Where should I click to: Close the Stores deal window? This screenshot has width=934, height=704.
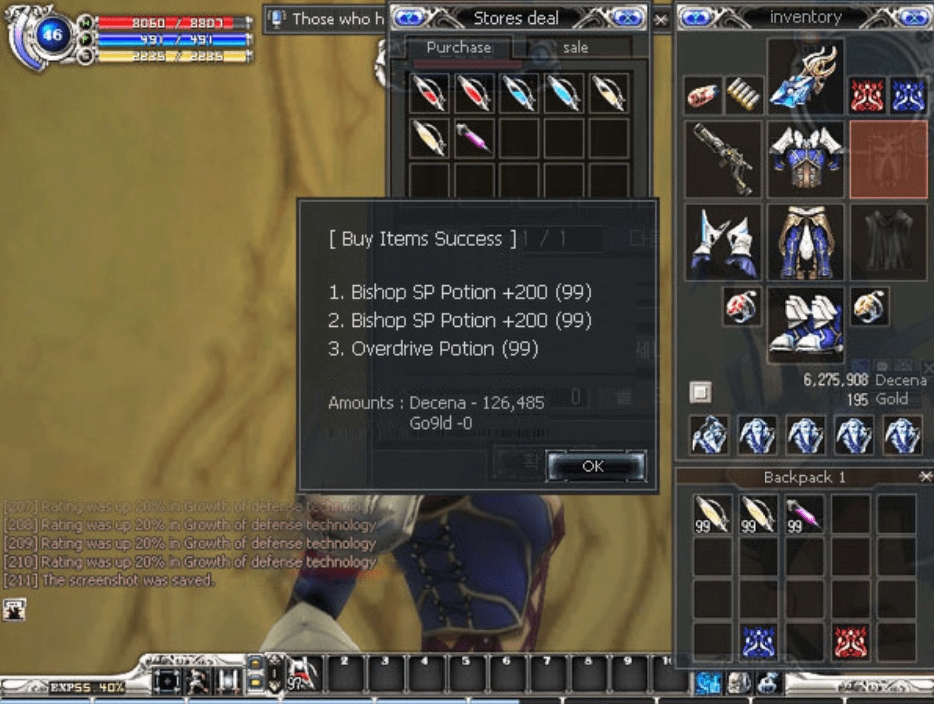[660, 19]
